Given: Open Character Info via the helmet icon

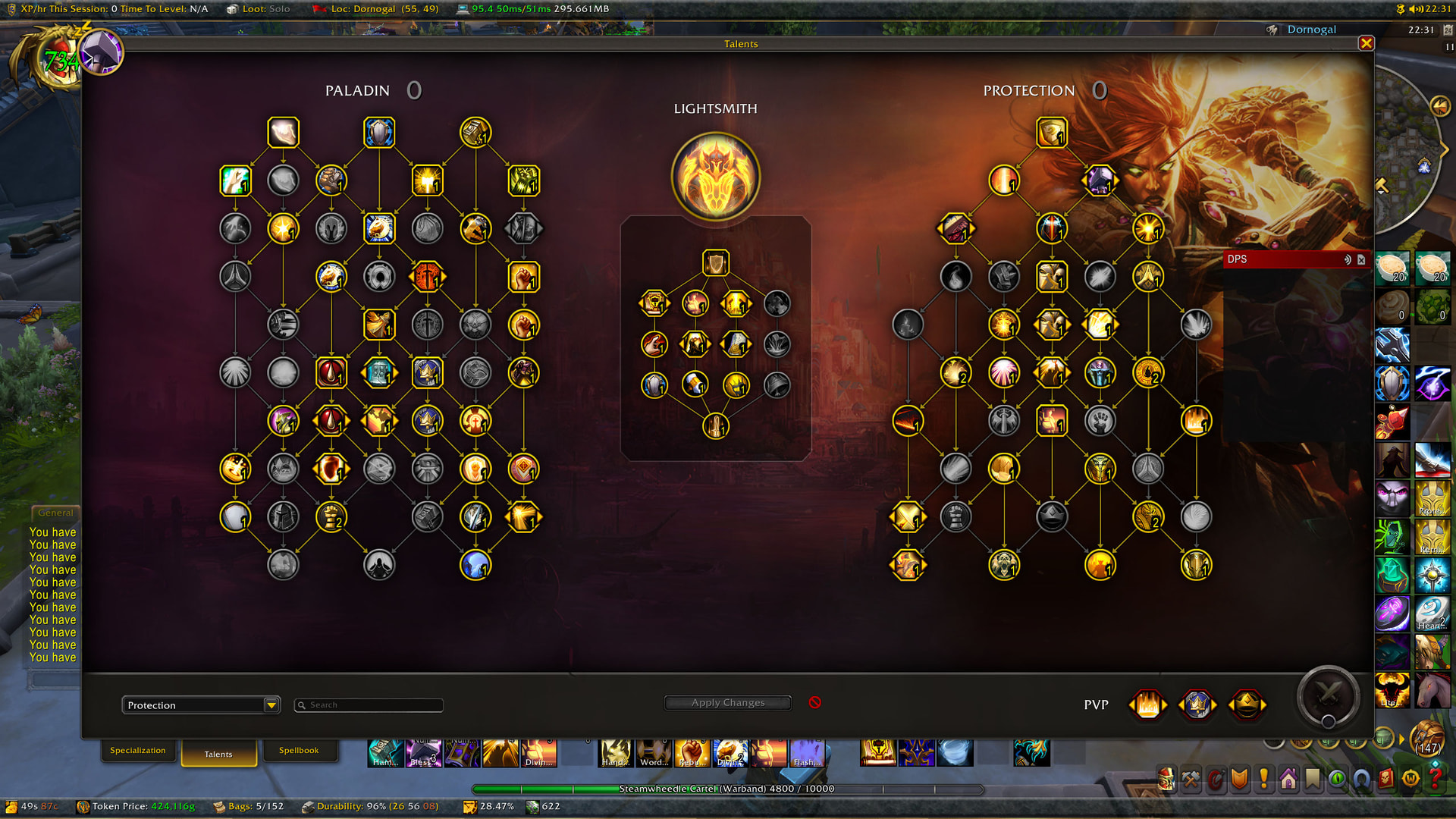Looking at the screenshot, I should pyautogui.click(x=1163, y=776).
